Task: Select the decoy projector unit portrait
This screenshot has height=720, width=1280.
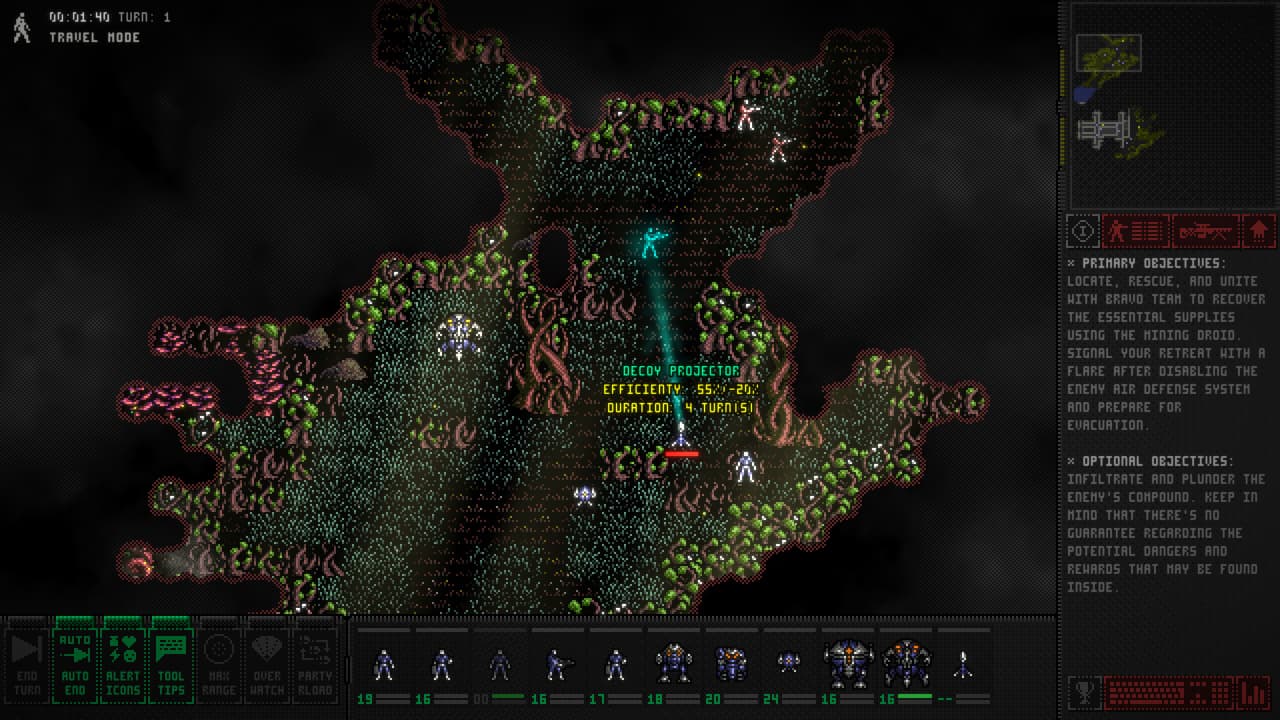Action: click(963, 665)
